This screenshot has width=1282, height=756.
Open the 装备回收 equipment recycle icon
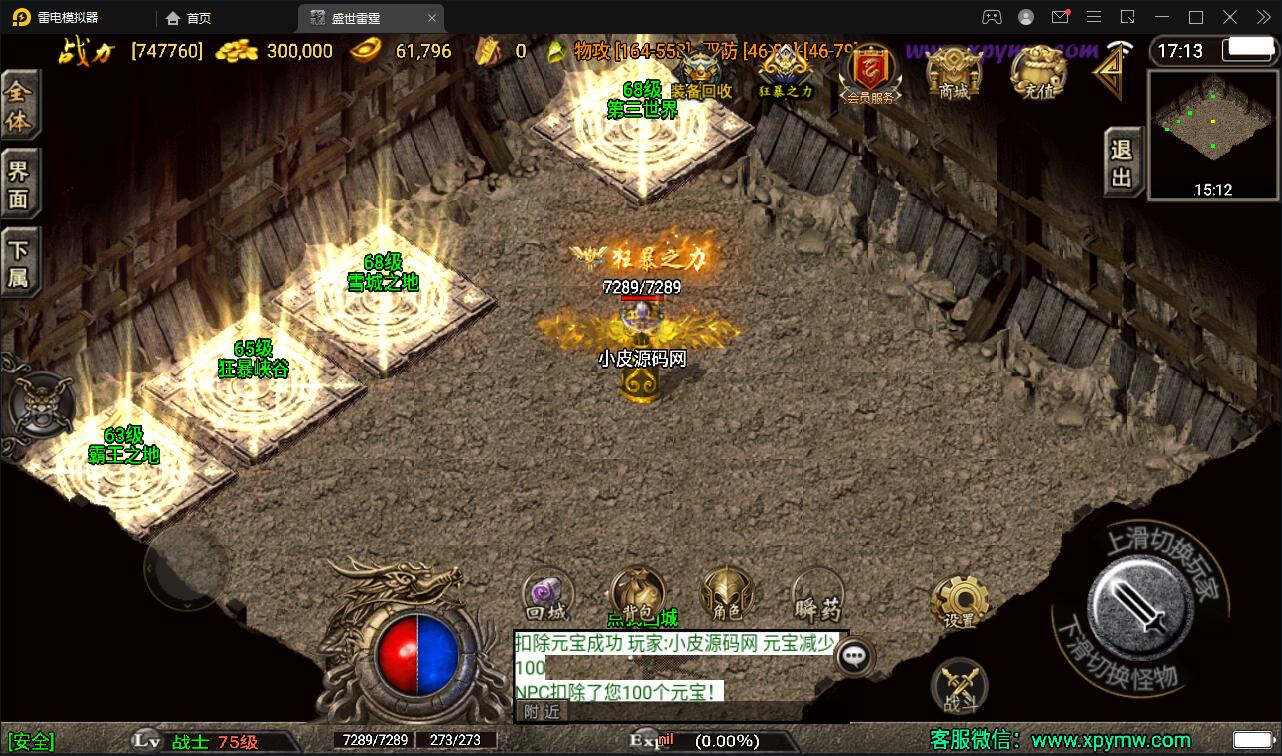[x=700, y=74]
